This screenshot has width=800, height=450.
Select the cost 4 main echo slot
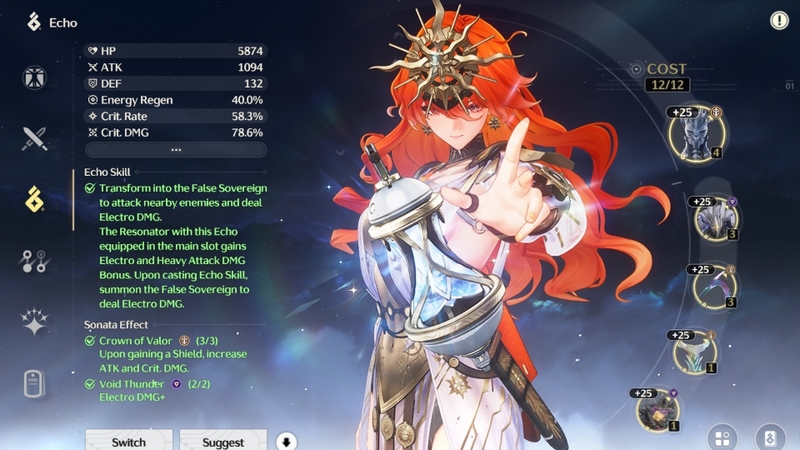click(694, 133)
